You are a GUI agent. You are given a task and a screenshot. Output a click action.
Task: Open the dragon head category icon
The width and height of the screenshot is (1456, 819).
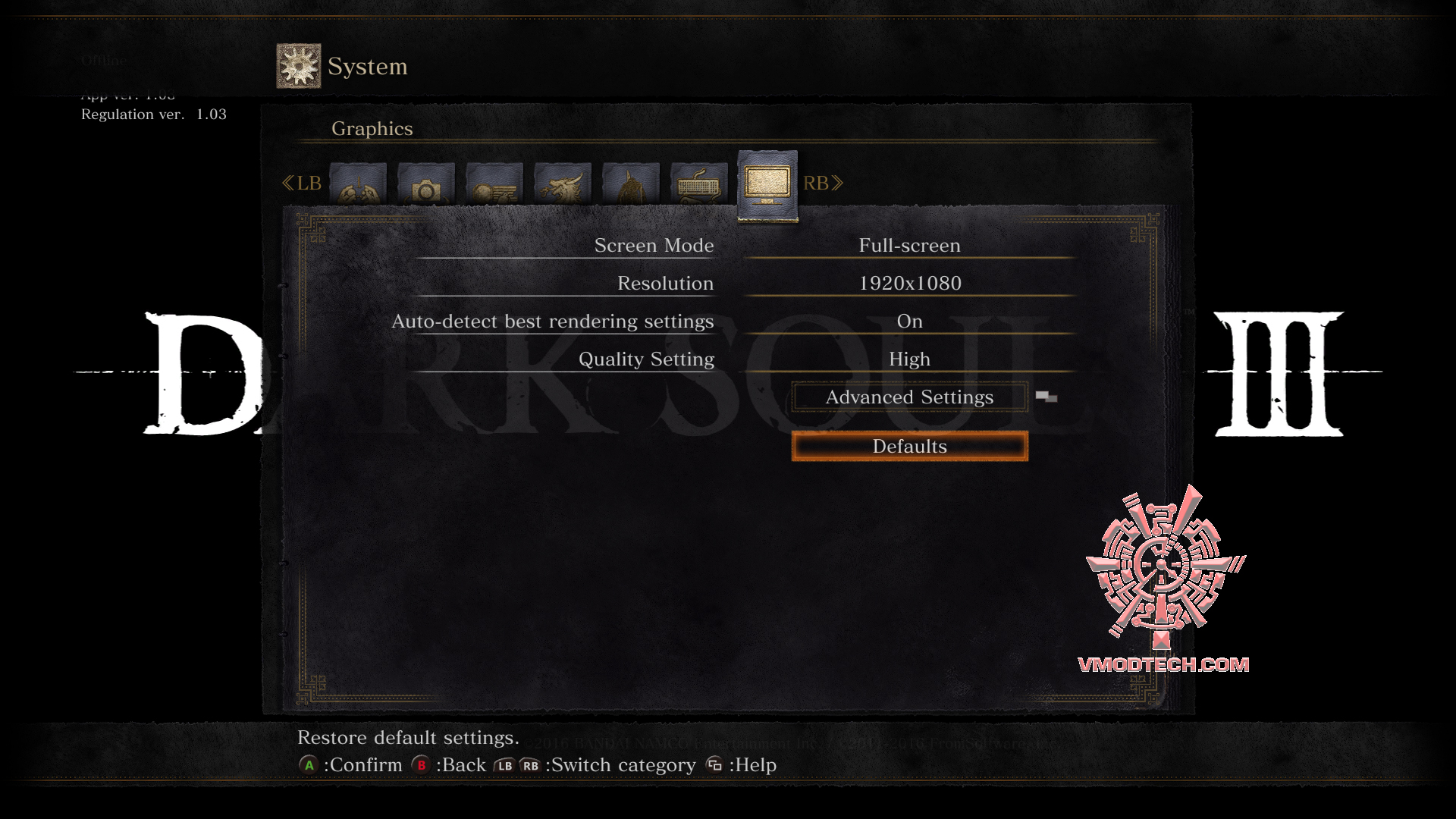[563, 186]
